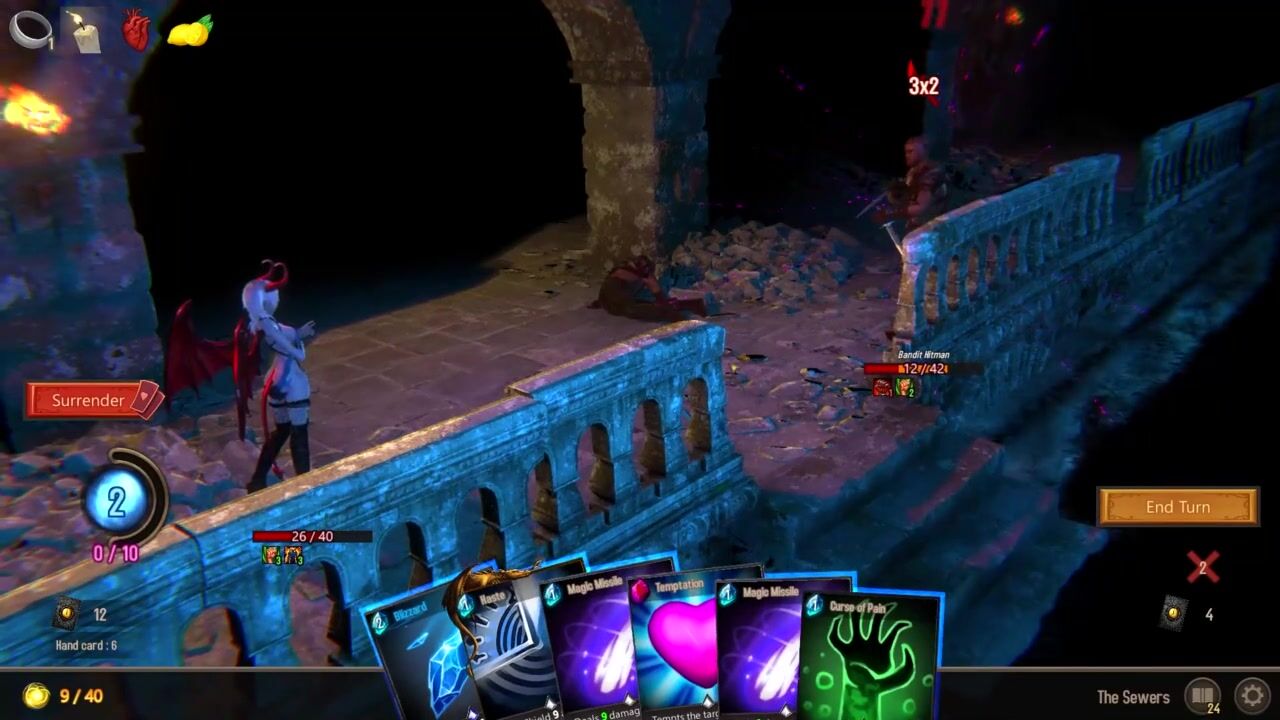
Task: Inspect the candle relic
Action: pyautogui.click(x=85, y=31)
